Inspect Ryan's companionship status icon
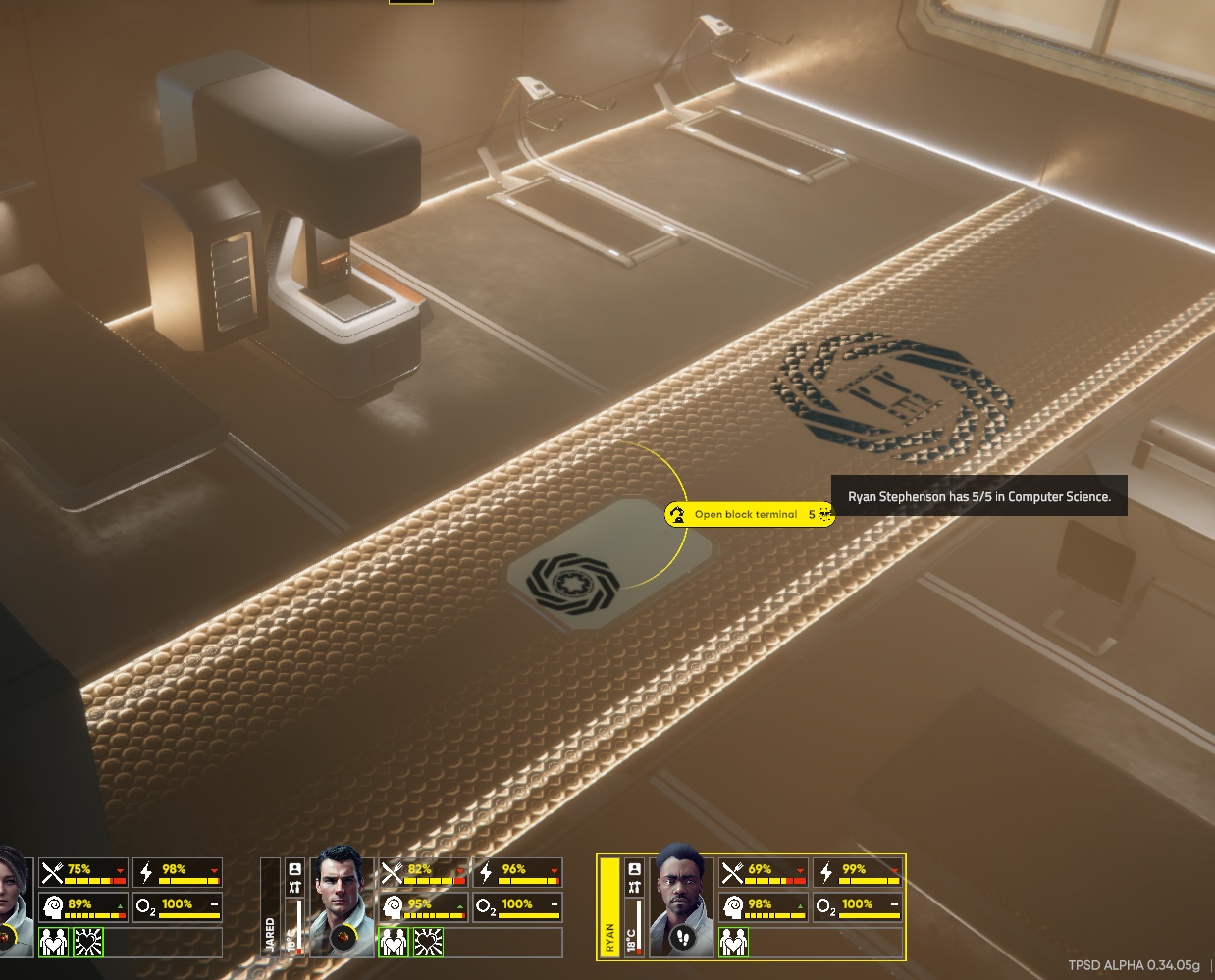The height and width of the screenshot is (980, 1215). pos(734,943)
